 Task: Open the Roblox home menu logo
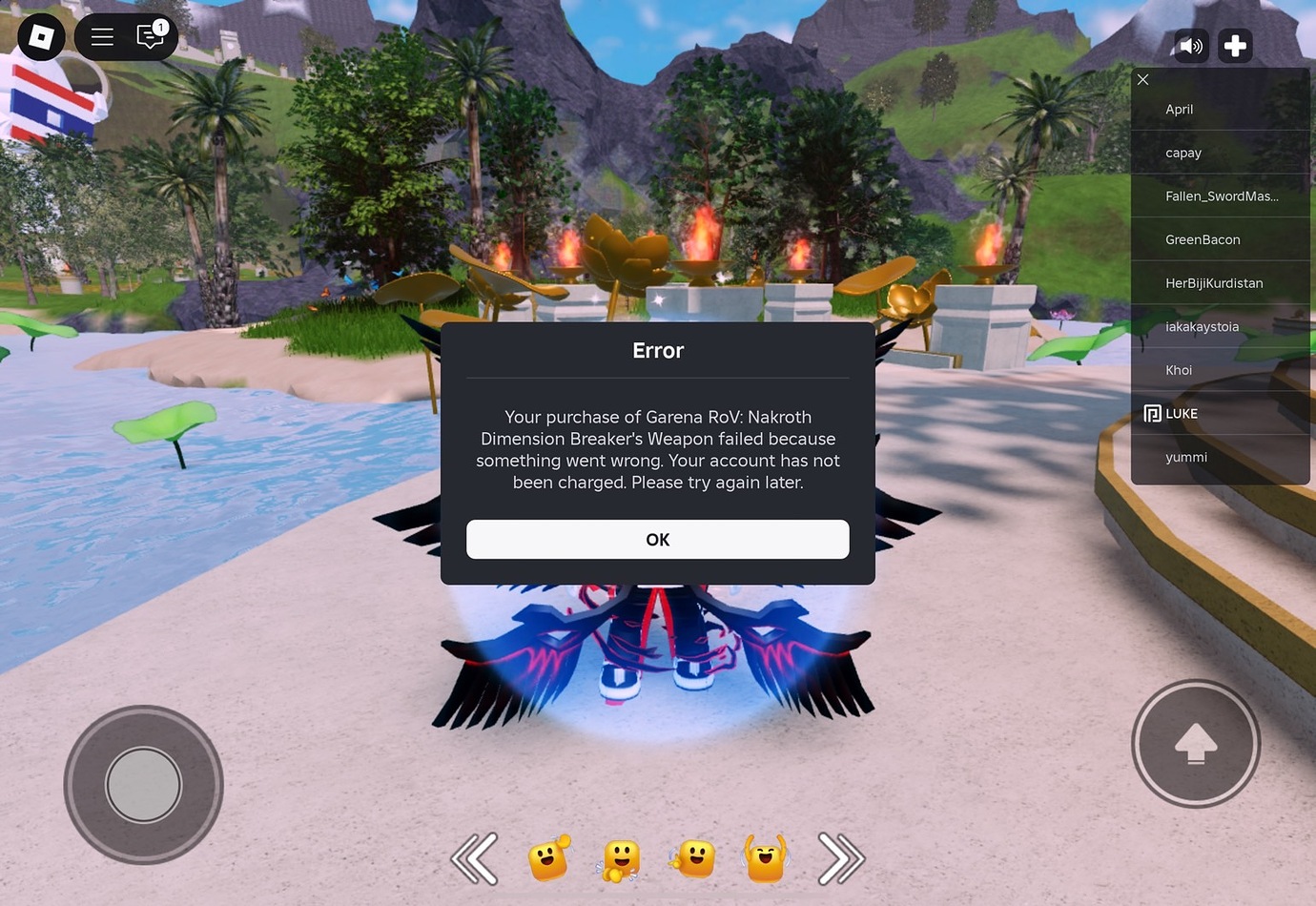coord(40,36)
